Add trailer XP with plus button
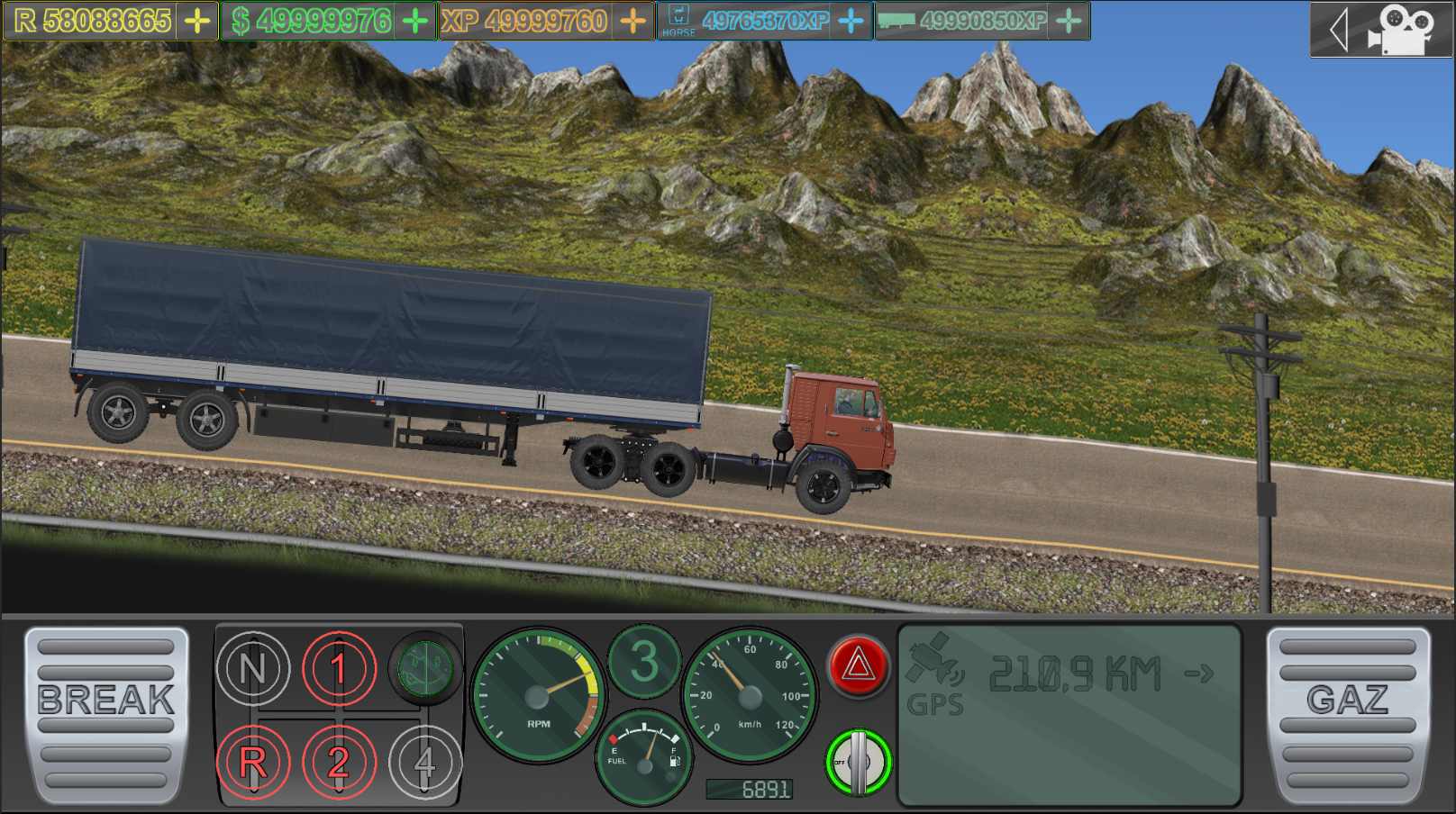1456x814 pixels. (1069, 21)
